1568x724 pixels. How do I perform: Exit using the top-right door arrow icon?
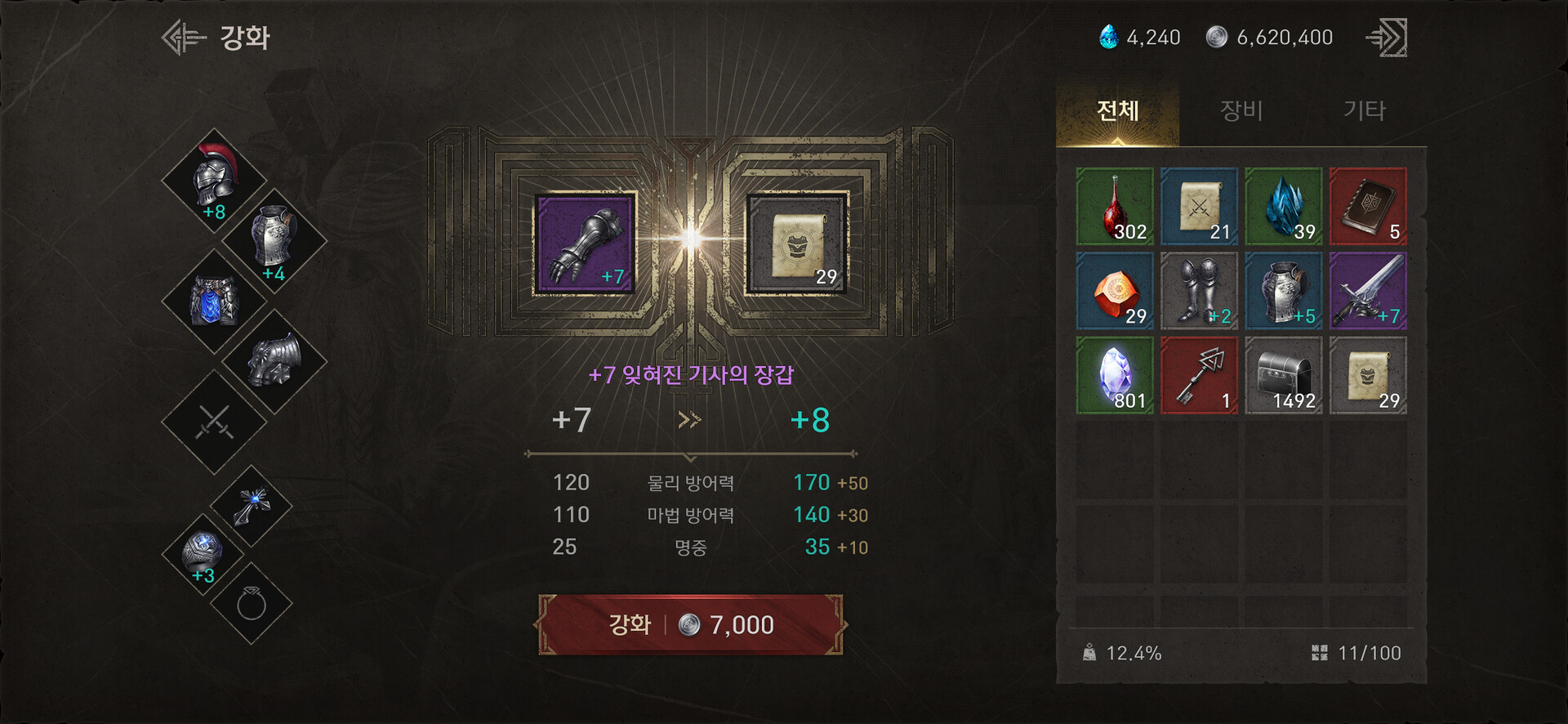click(1388, 38)
